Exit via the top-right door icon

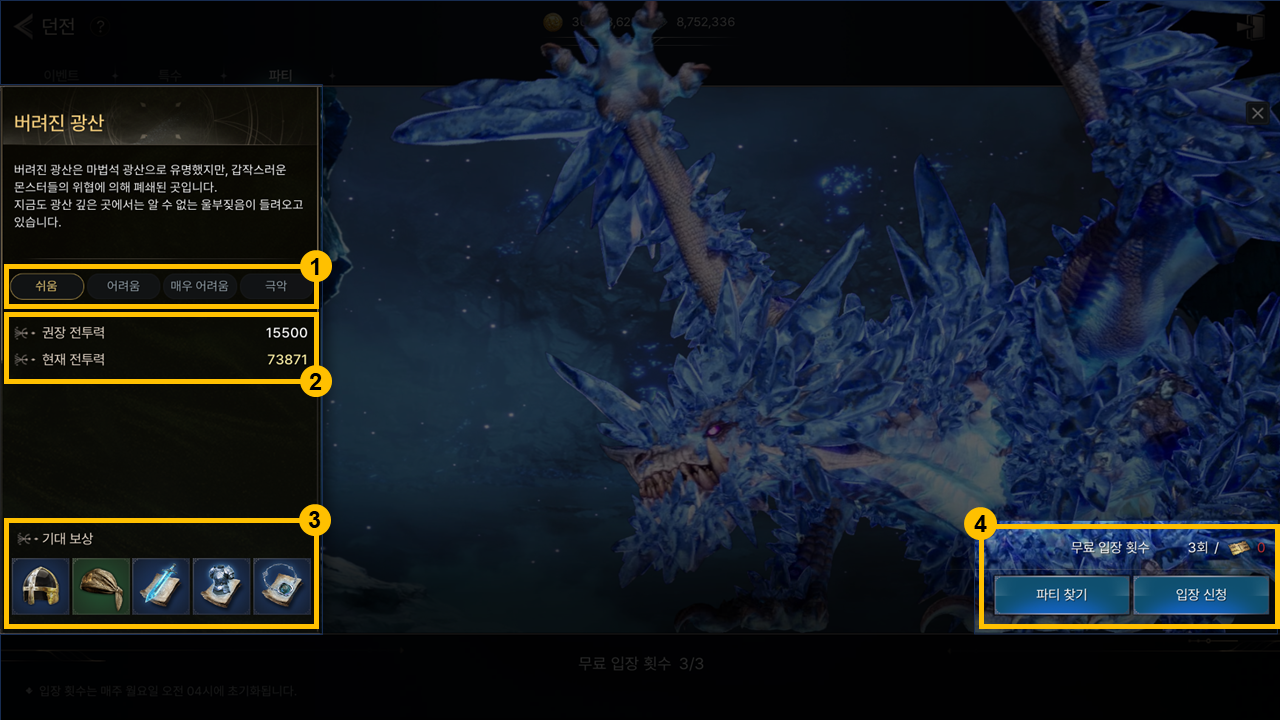(1250, 27)
